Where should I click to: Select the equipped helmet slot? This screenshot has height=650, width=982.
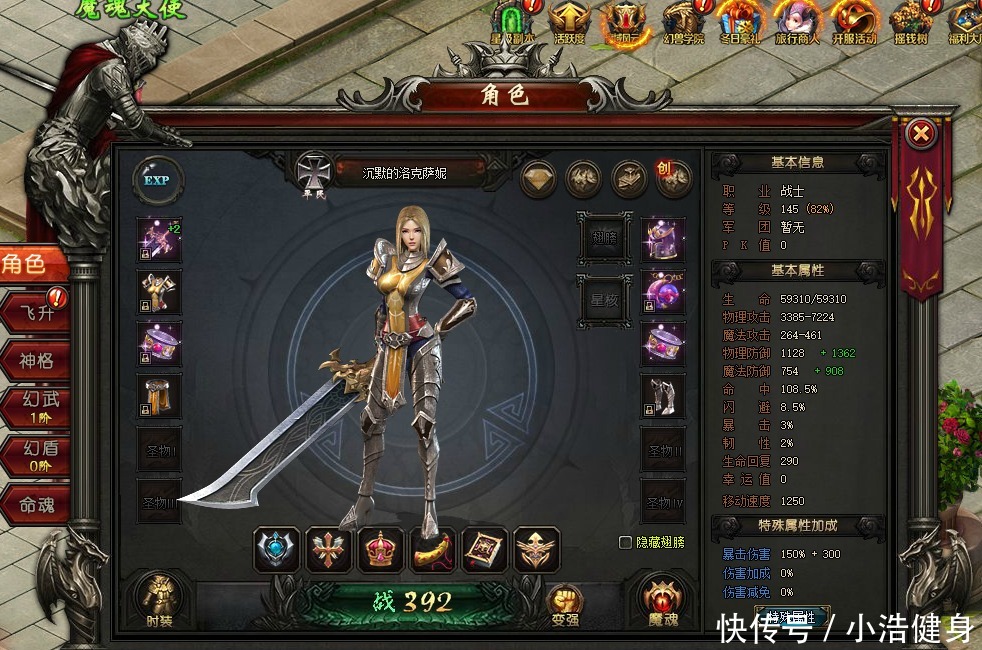663,238
